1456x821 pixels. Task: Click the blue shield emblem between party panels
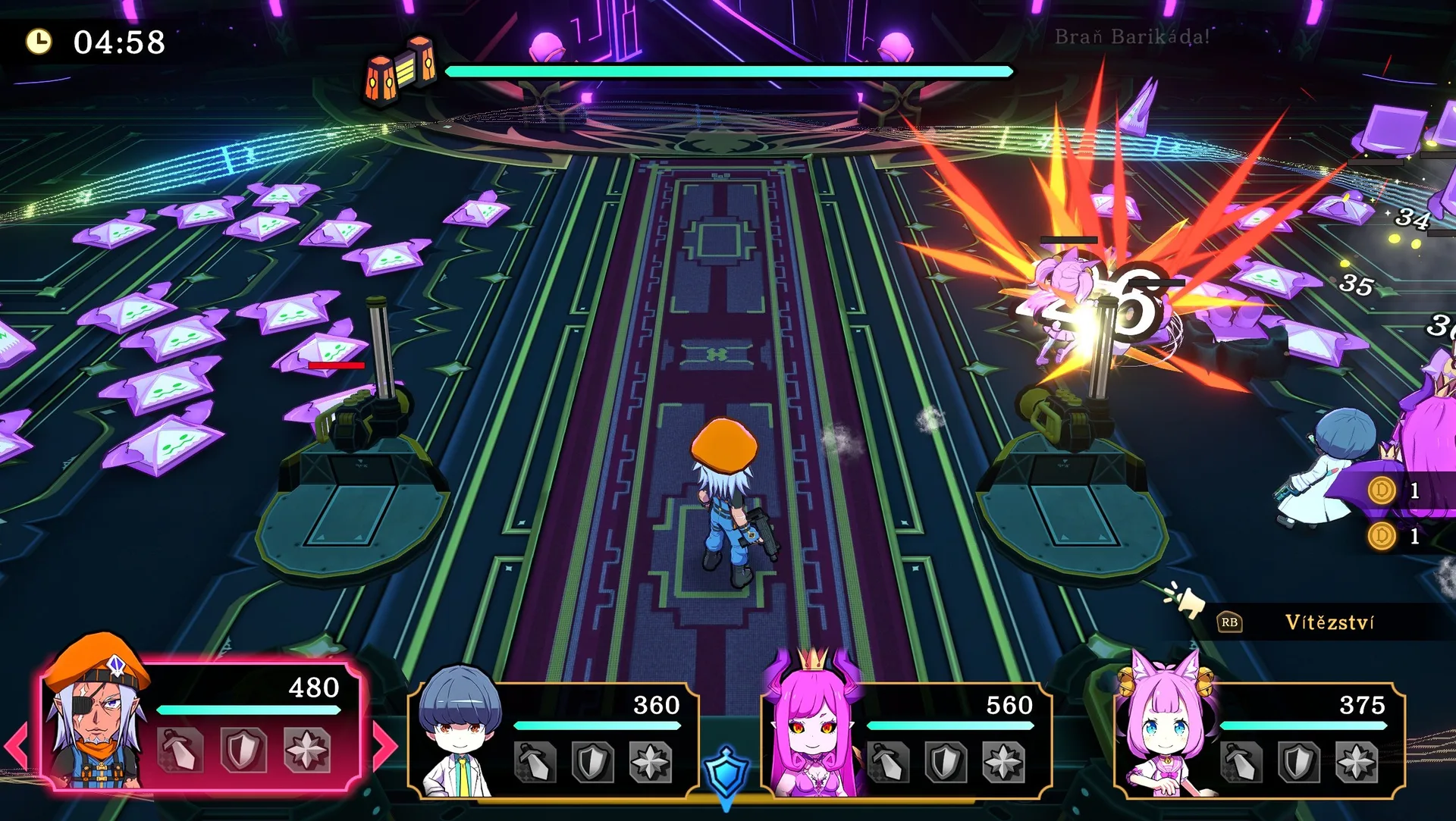pyautogui.click(x=726, y=773)
